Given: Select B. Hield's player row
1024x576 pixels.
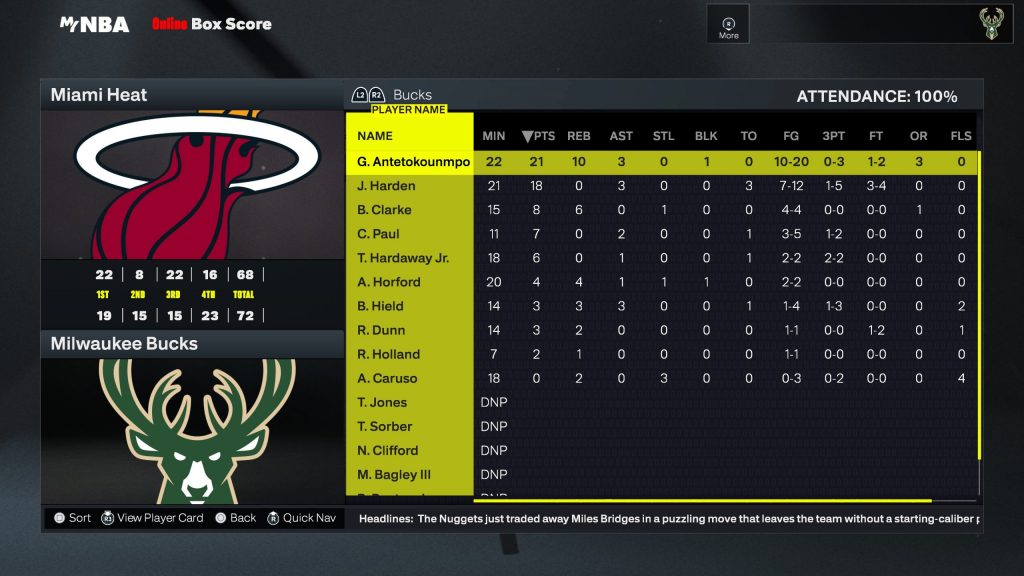Looking at the screenshot, I should [x=381, y=306].
